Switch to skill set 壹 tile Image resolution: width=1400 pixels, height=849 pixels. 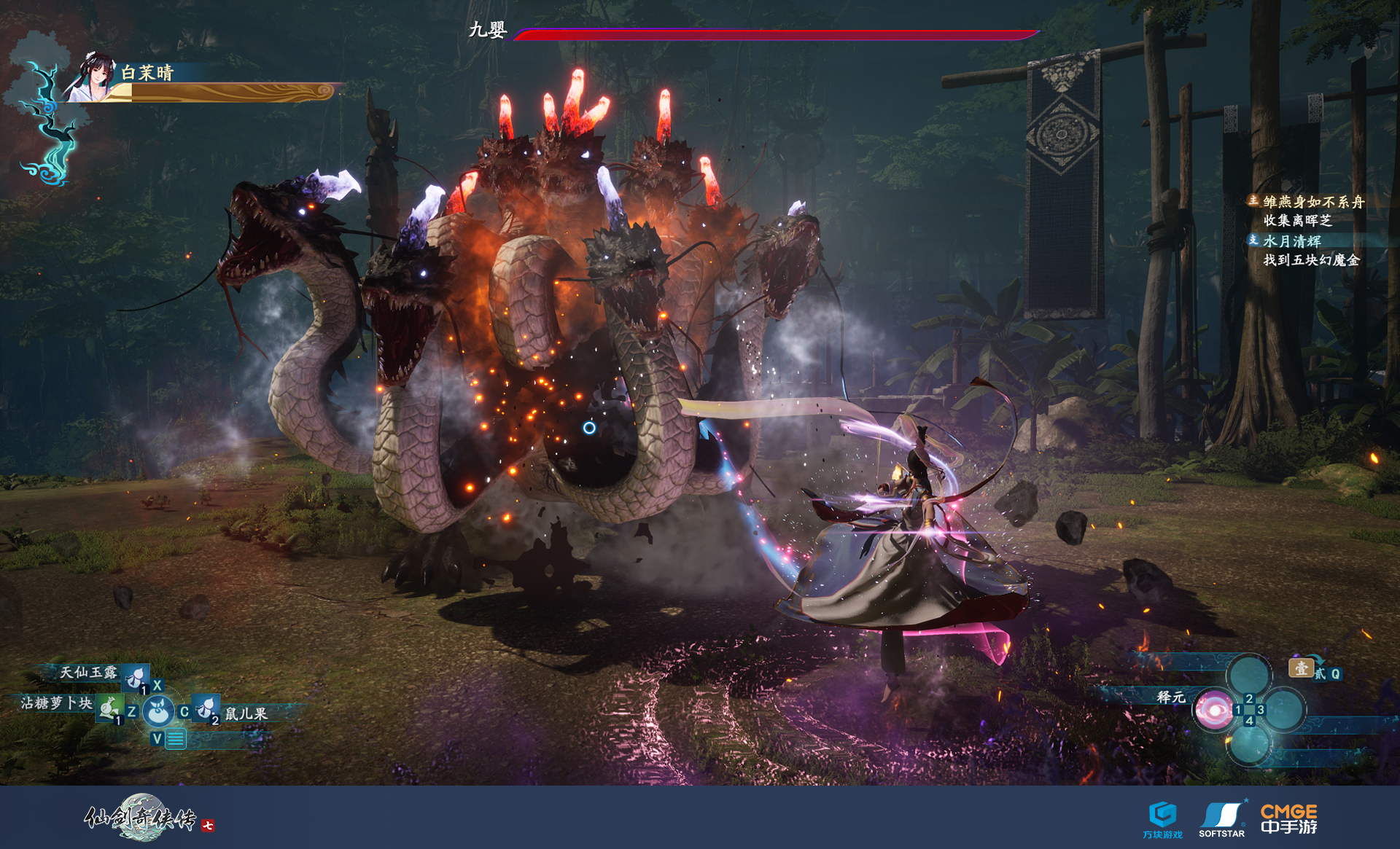click(1301, 668)
